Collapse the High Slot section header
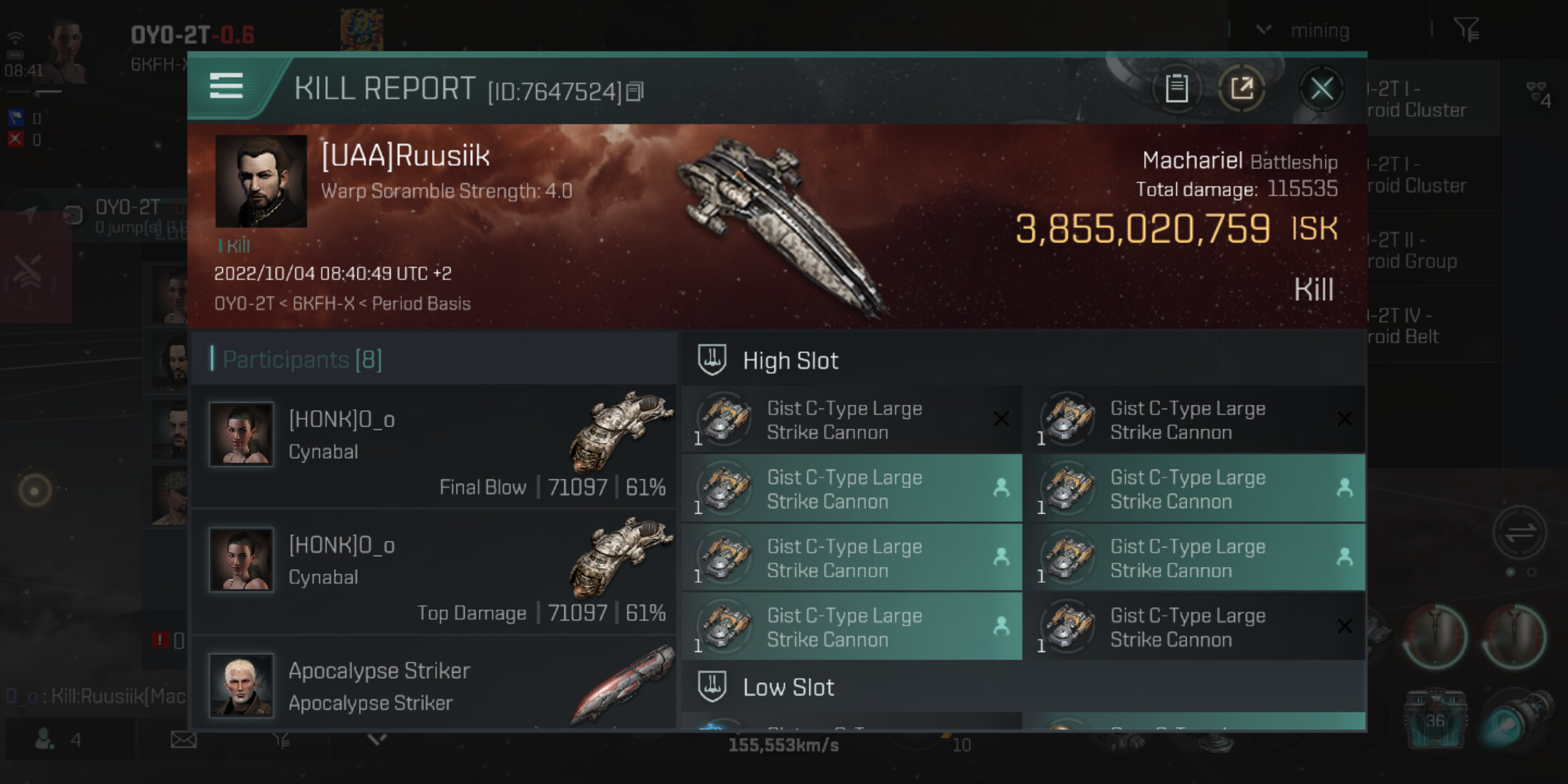 [x=790, y=361]
